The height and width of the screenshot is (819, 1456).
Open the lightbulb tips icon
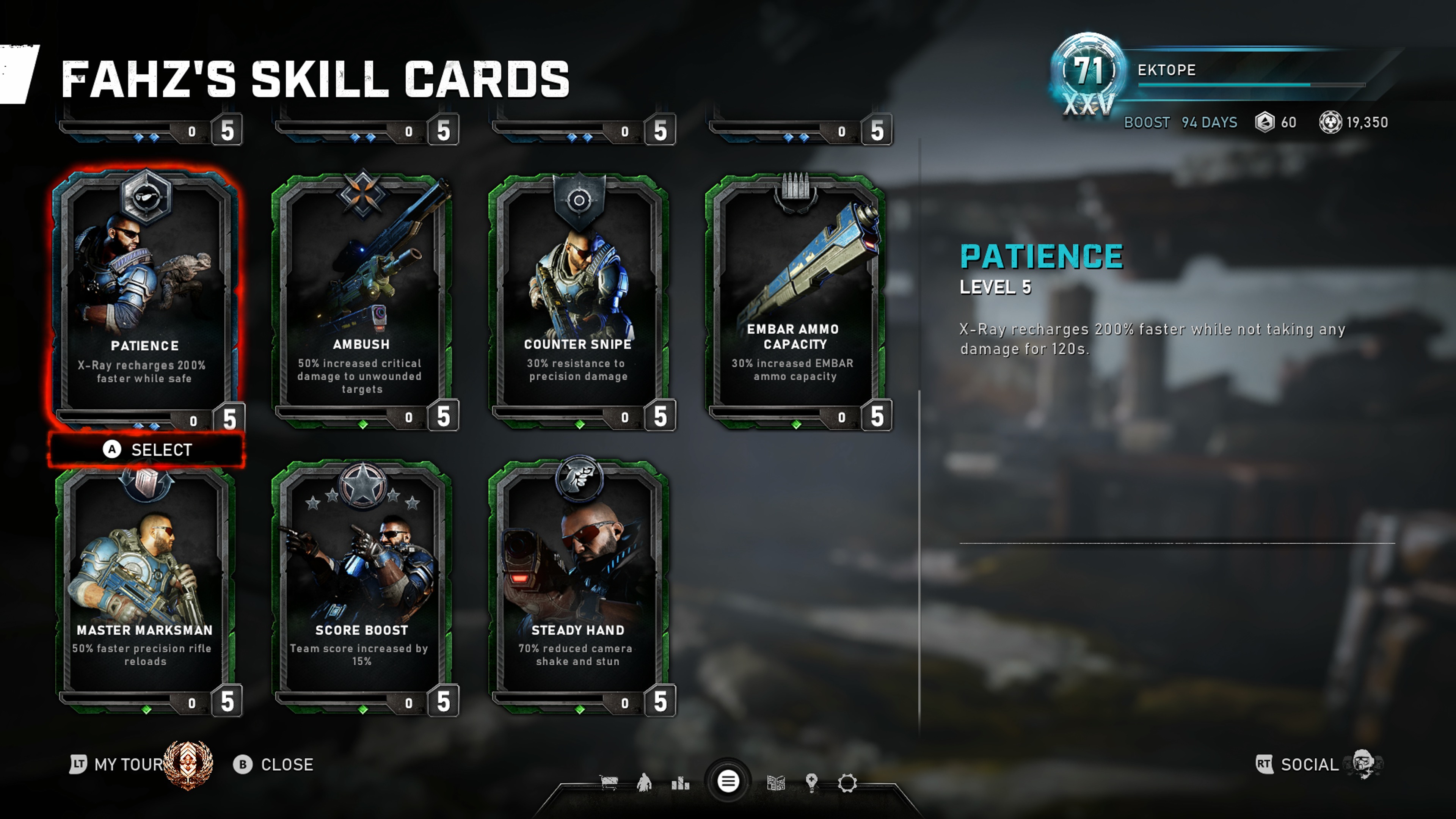point(812,783)
